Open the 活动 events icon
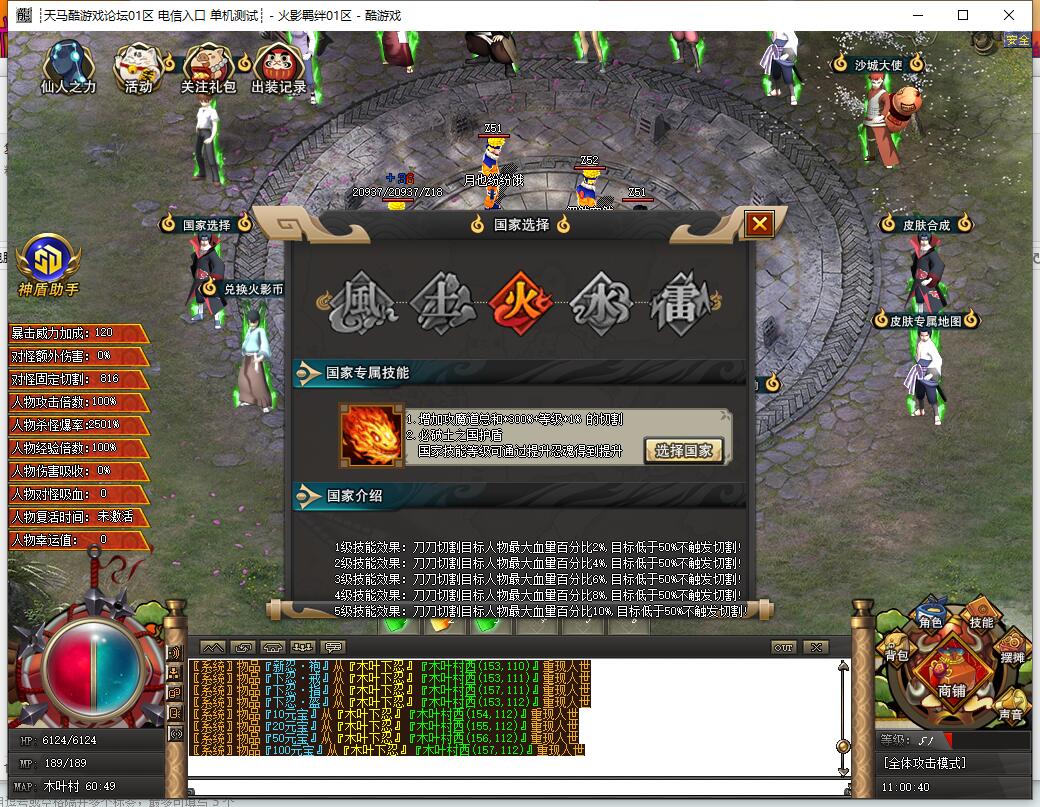 (x=138, y=68)
